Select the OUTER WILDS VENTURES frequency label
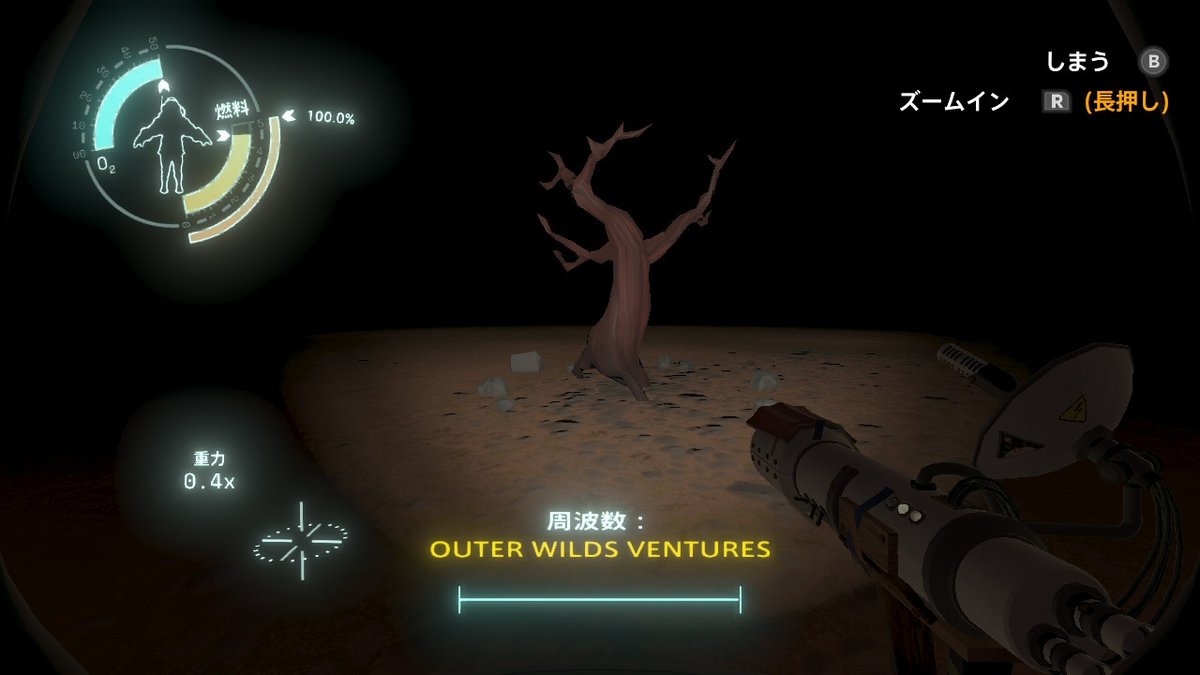 click(599, 550)
